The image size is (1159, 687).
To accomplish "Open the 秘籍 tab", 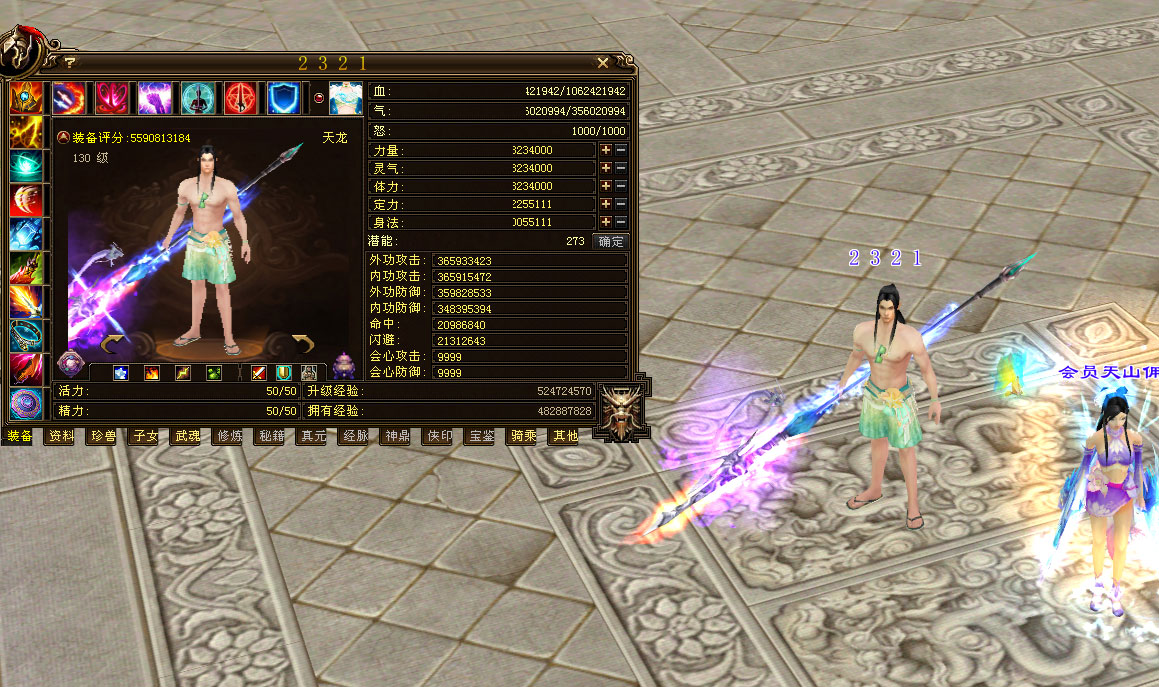I will (272, 436).
